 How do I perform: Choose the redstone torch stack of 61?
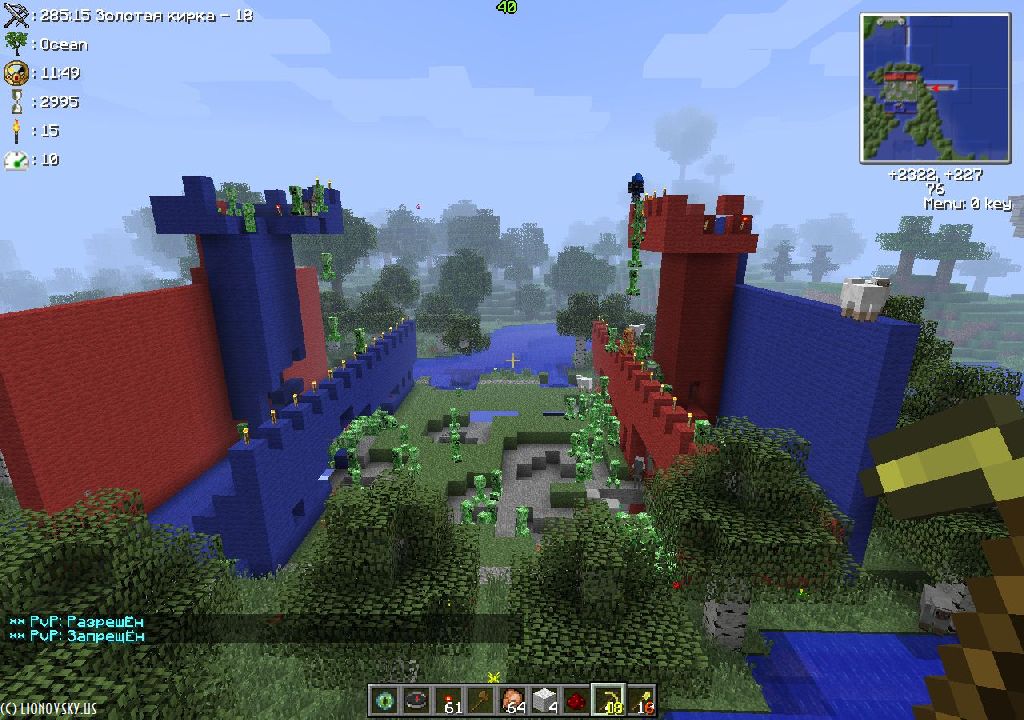(x=449, y=700)
